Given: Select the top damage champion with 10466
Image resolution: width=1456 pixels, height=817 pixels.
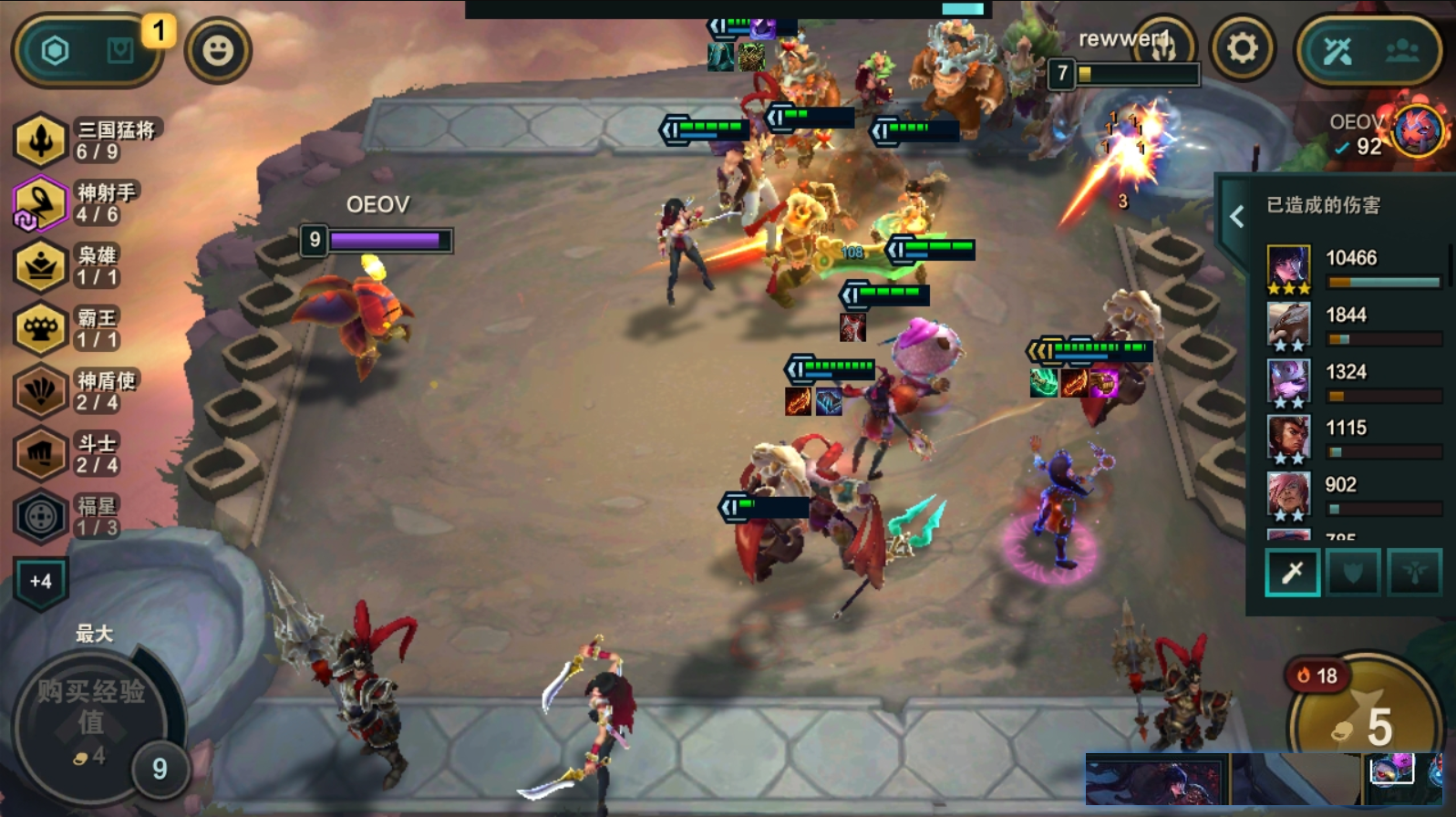Looking at the screenshot, I should click(1289, 268).
